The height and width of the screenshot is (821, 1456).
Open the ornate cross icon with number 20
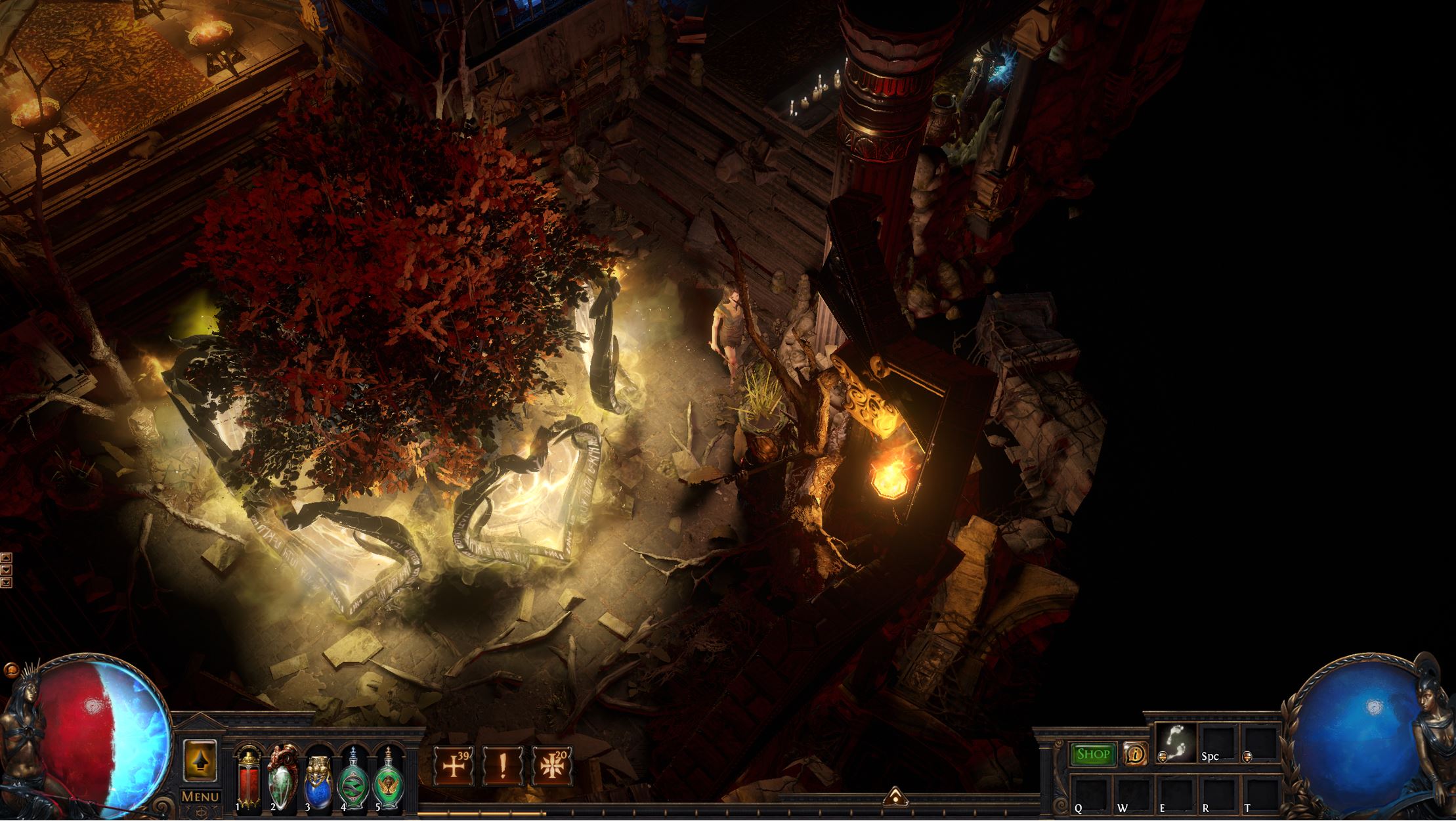tap(552, 766)
